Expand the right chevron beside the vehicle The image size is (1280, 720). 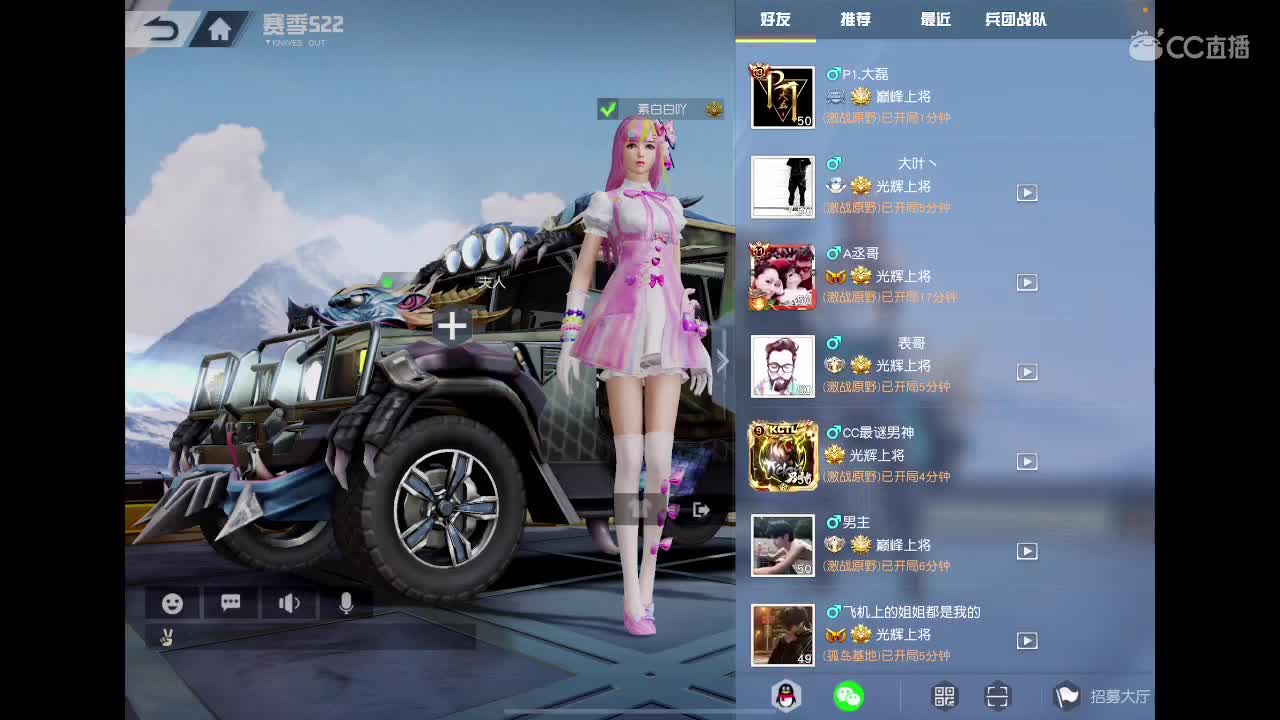pos(722,361)
